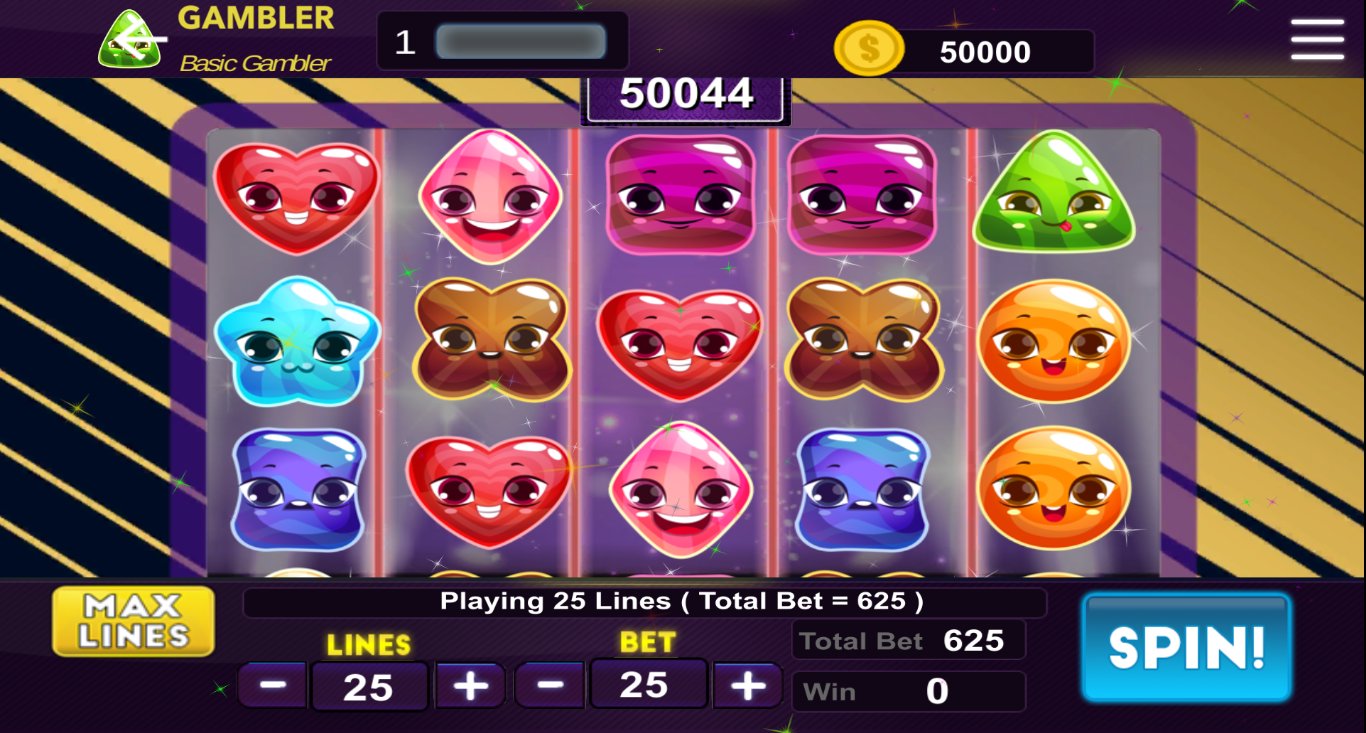This screenshot has width=1366, height=733.
Task: Decrease the number of lines with the minus button
Action: pos(271,685)
